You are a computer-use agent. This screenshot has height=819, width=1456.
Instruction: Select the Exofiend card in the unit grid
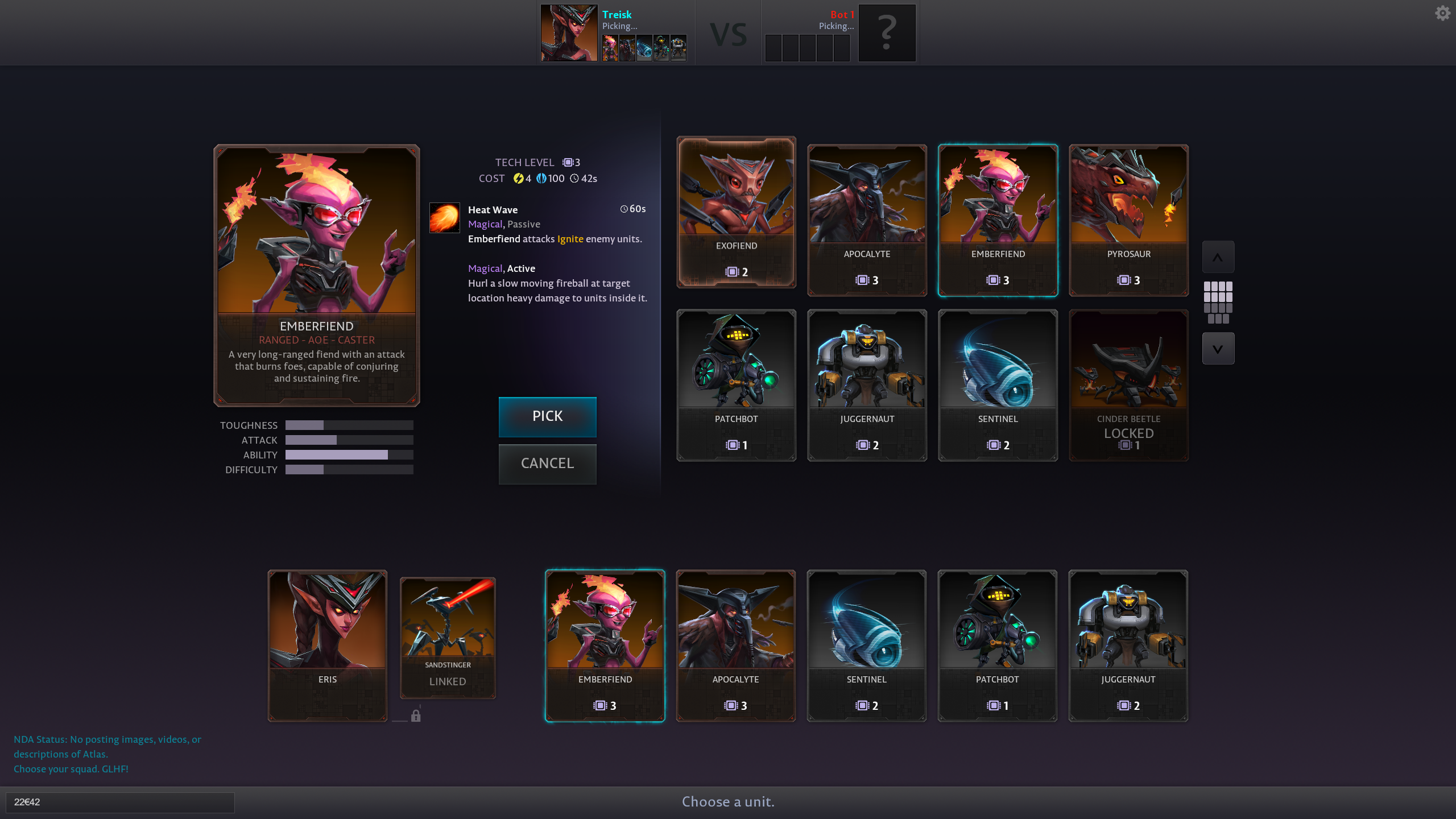pos(736,212)
